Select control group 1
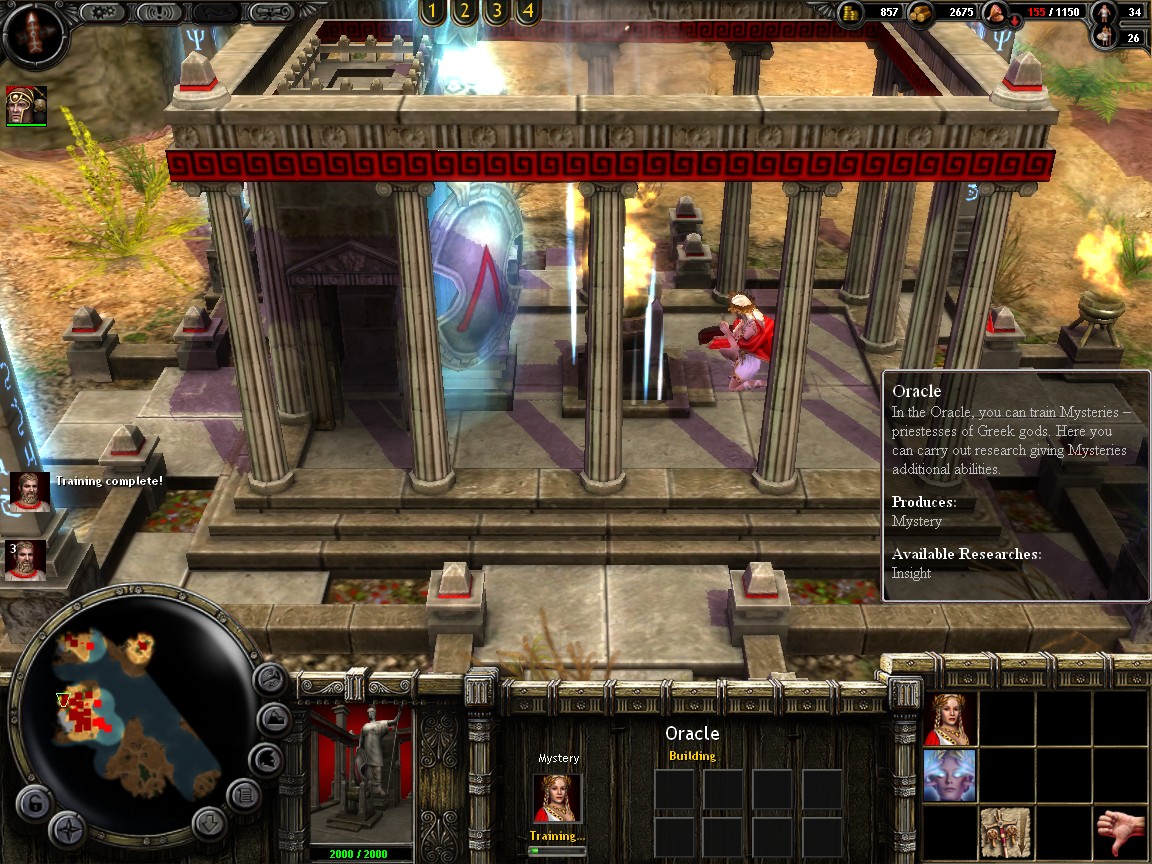 tap(431, 12)
